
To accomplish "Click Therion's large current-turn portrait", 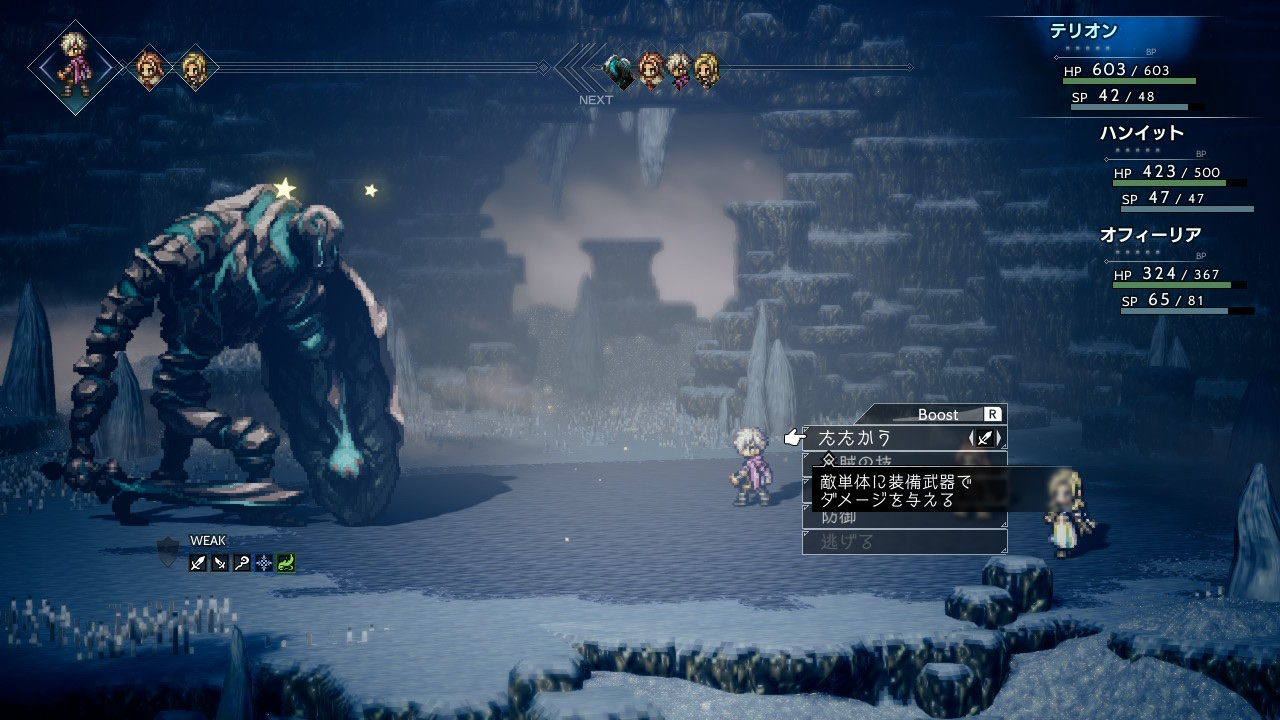I will pyautogui.click(x=75, y=68).
